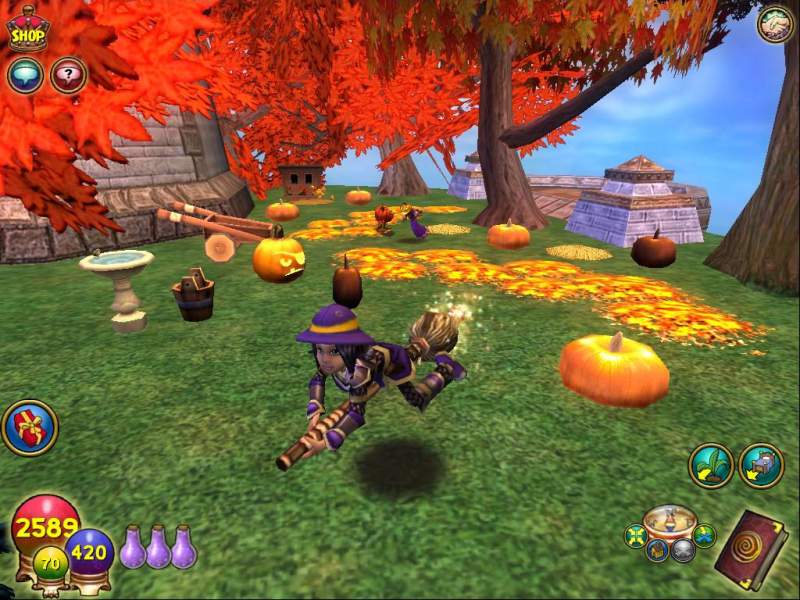Click the red question mark help bubble
Image resolution: width=800 pixels, height=600 pixels.
pos(68,75)
